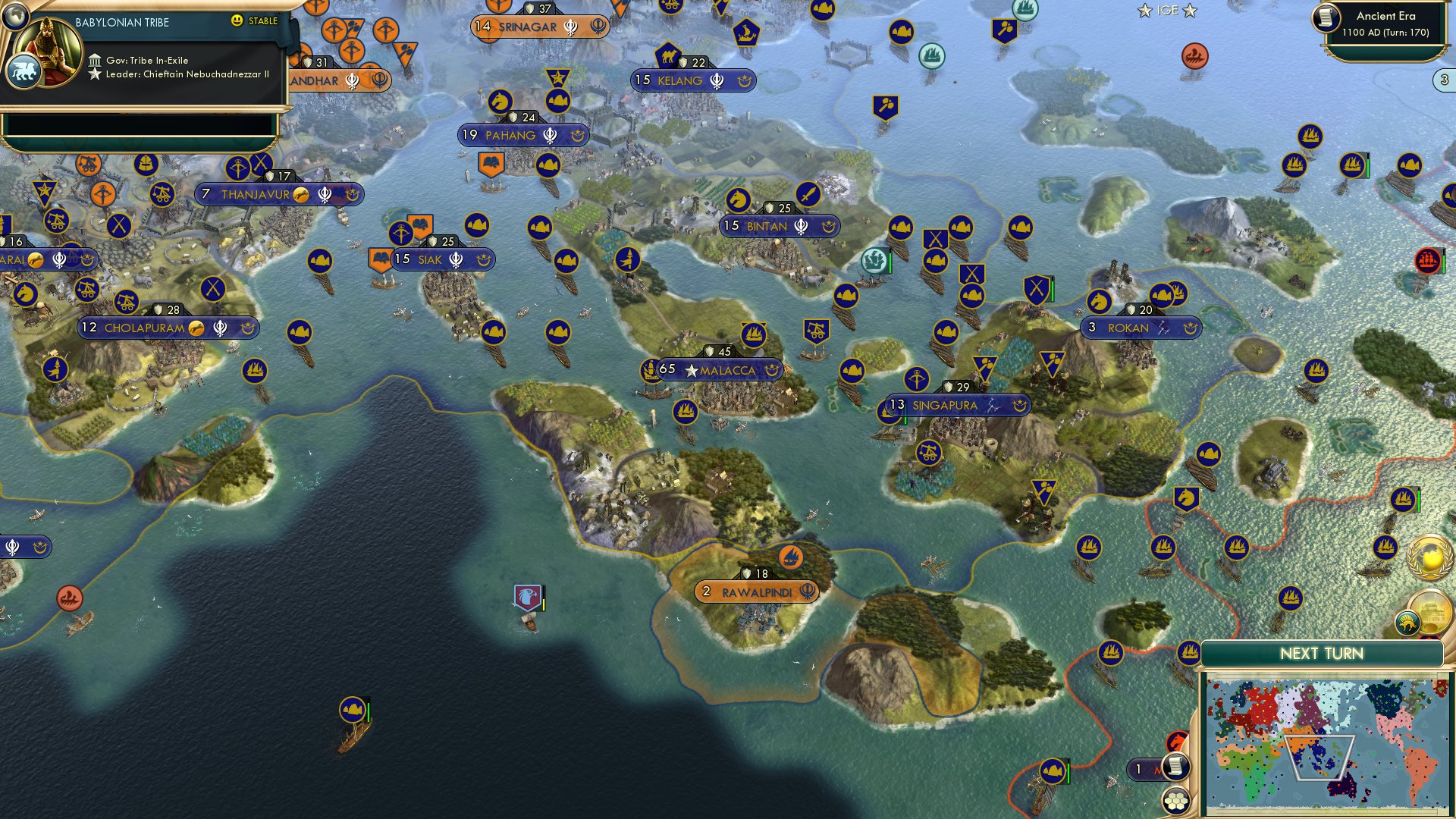Screen dimensions: 1456x819
Task: Click the production hammer icon on Cholapuram's banner
Action: pos(197,328)
